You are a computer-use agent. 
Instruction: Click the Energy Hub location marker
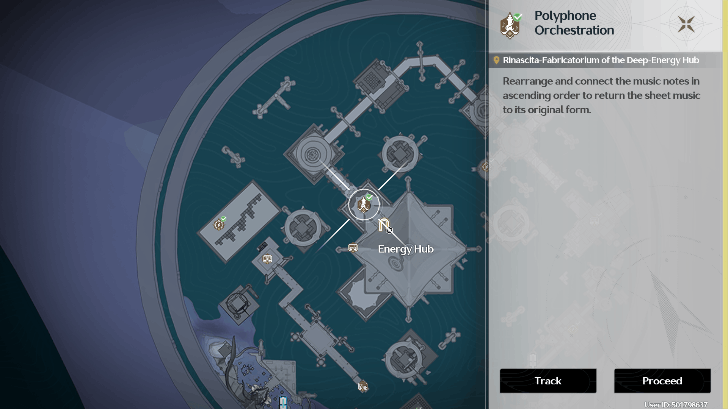(x=385, y=227)
